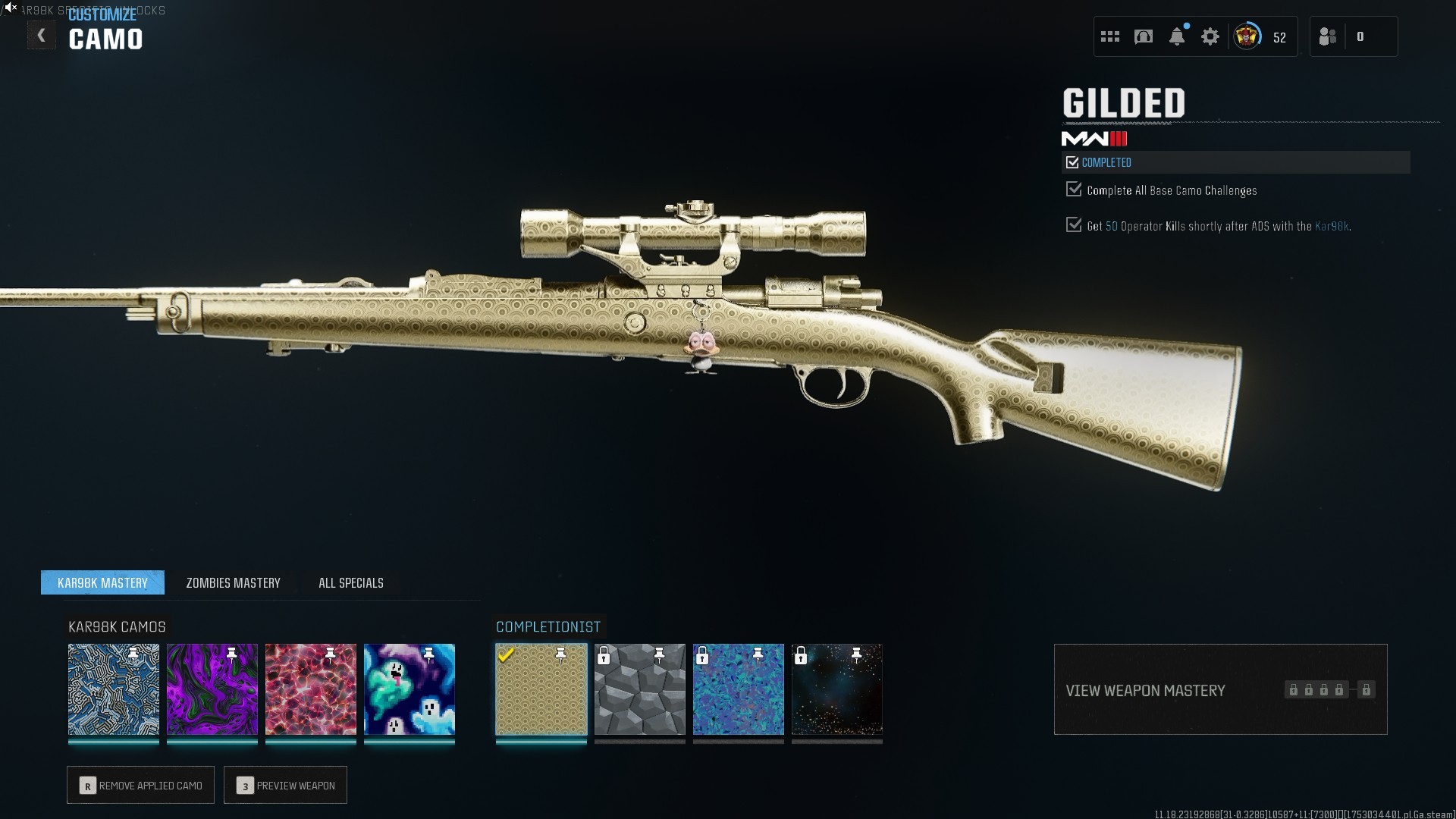Switch to the Zombies Mastery tab

pos(233,582)
